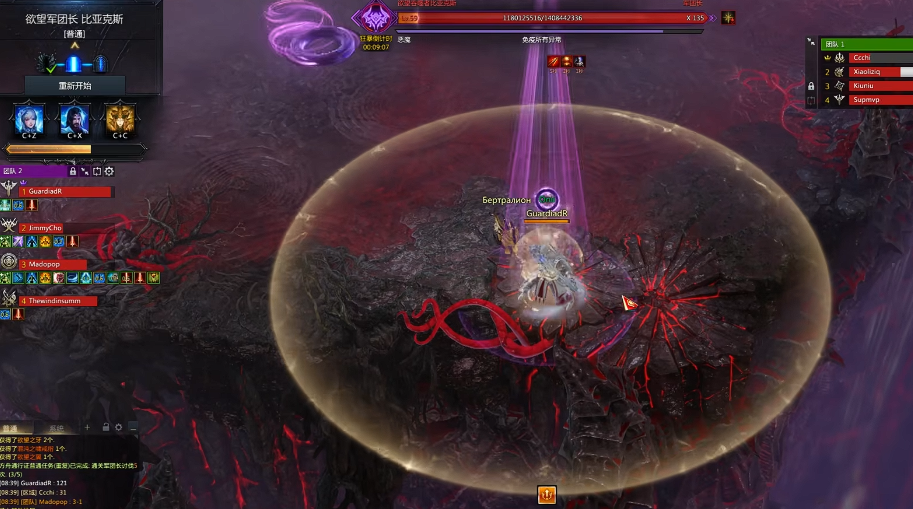Add a new chat tab with the plus button
This screenshot has height=509, width=913.
(86, 428)
